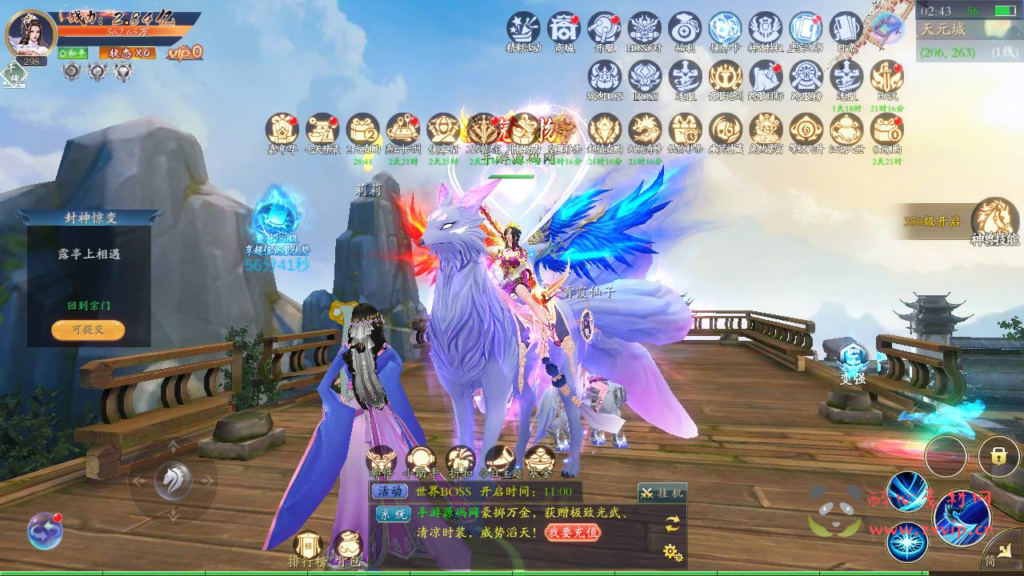Open the 天元城 minimap

pos(969,41)
